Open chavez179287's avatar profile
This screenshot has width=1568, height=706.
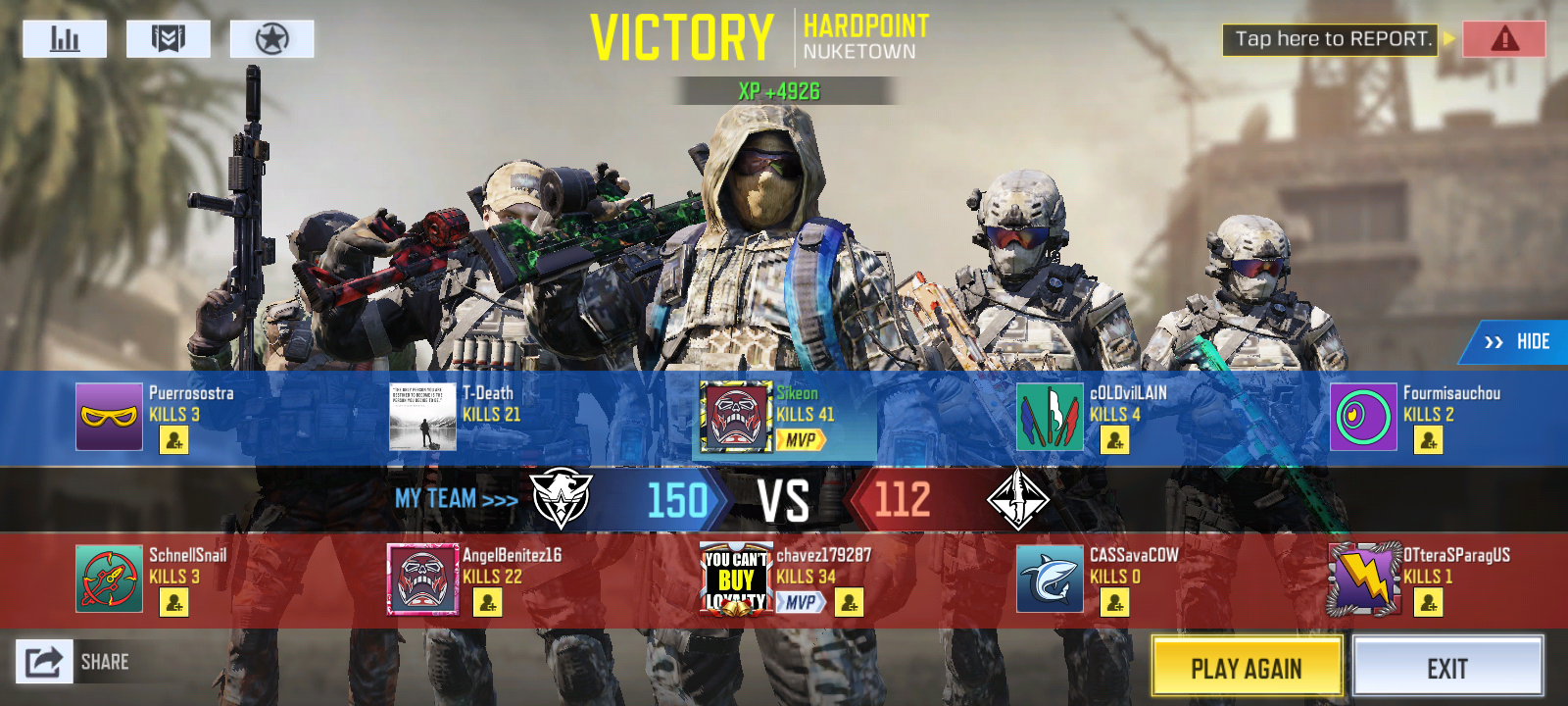735,580
